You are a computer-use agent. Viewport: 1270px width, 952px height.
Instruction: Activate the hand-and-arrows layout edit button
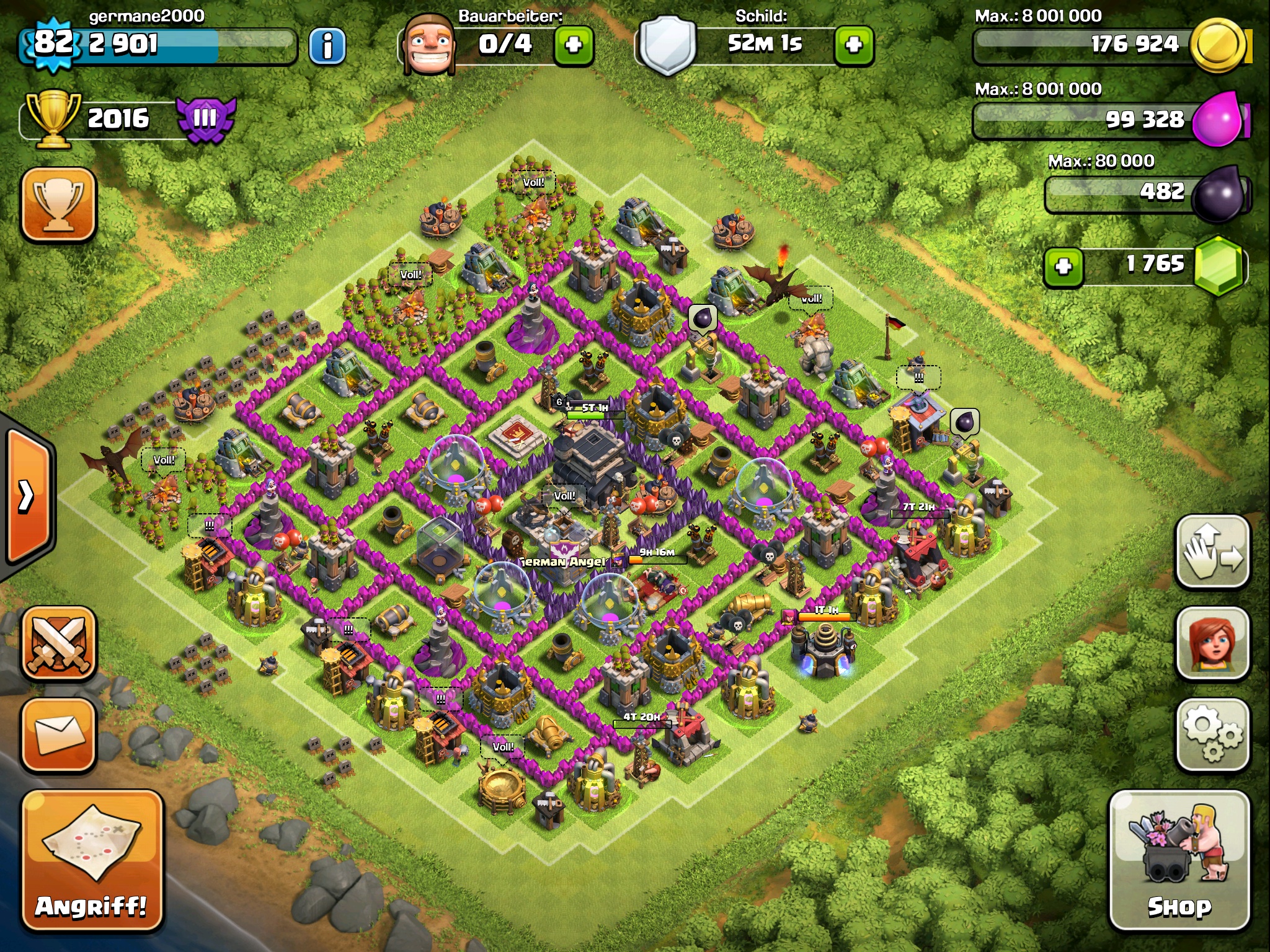point(1212,551)
